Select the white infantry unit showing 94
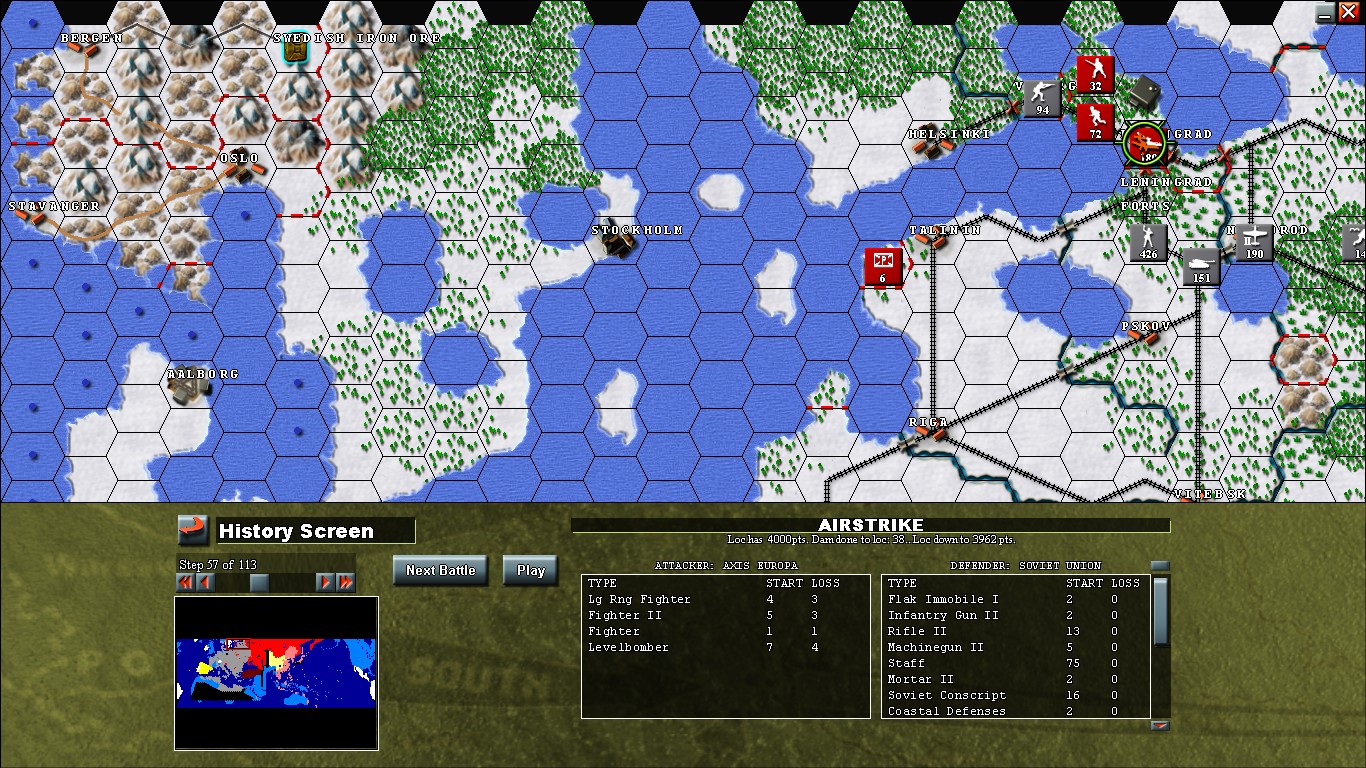Screen dimensions: 1366x768 1040,97
